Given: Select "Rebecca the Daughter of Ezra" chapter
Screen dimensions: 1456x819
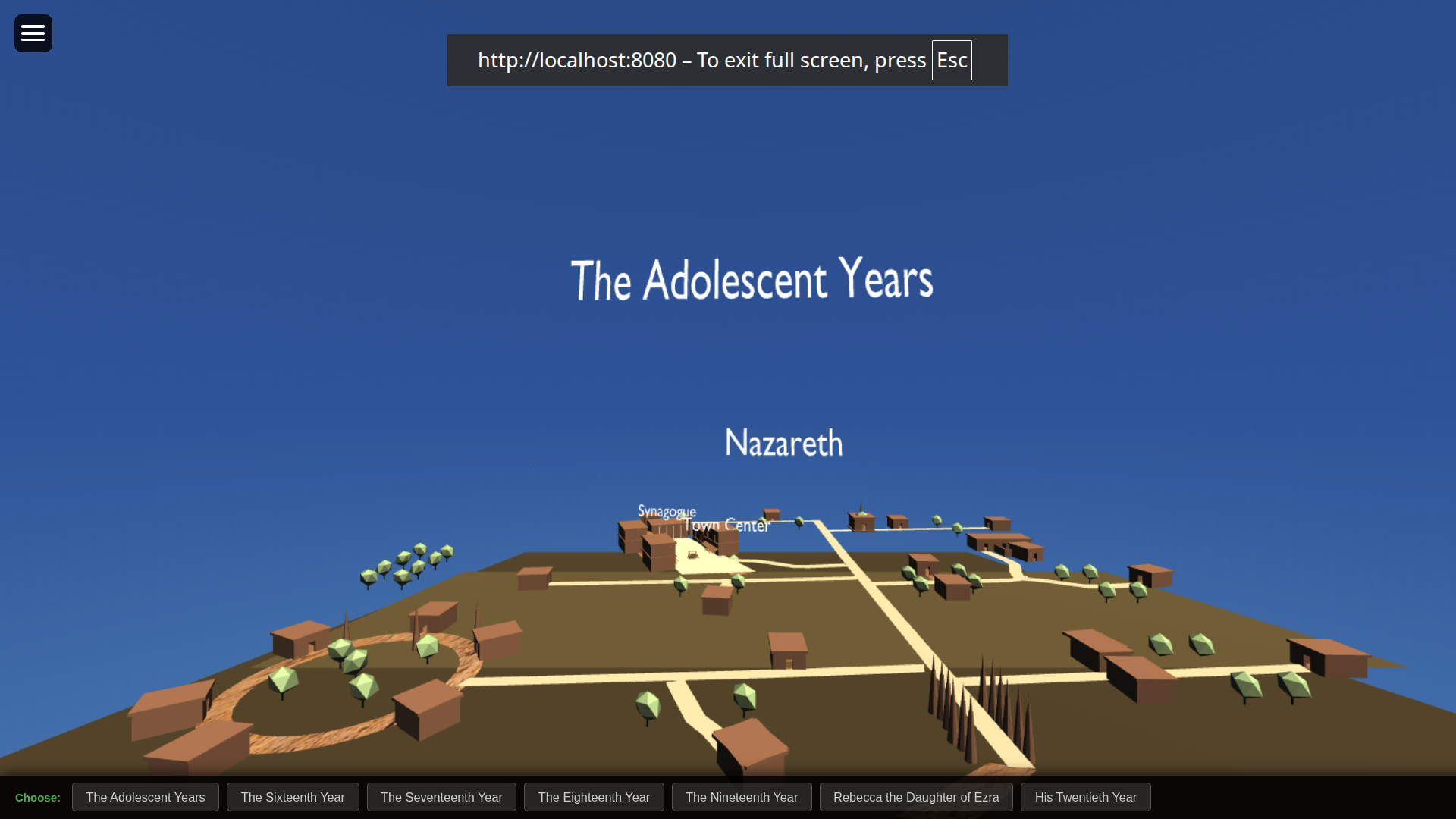Looking at the screenshot, I should click(x=916, y=797).
